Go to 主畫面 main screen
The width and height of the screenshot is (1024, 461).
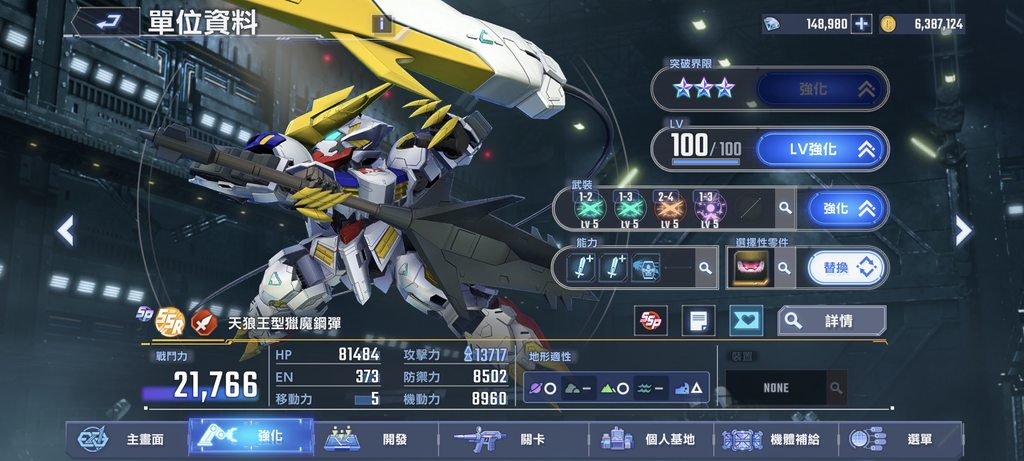click(127, 439)
